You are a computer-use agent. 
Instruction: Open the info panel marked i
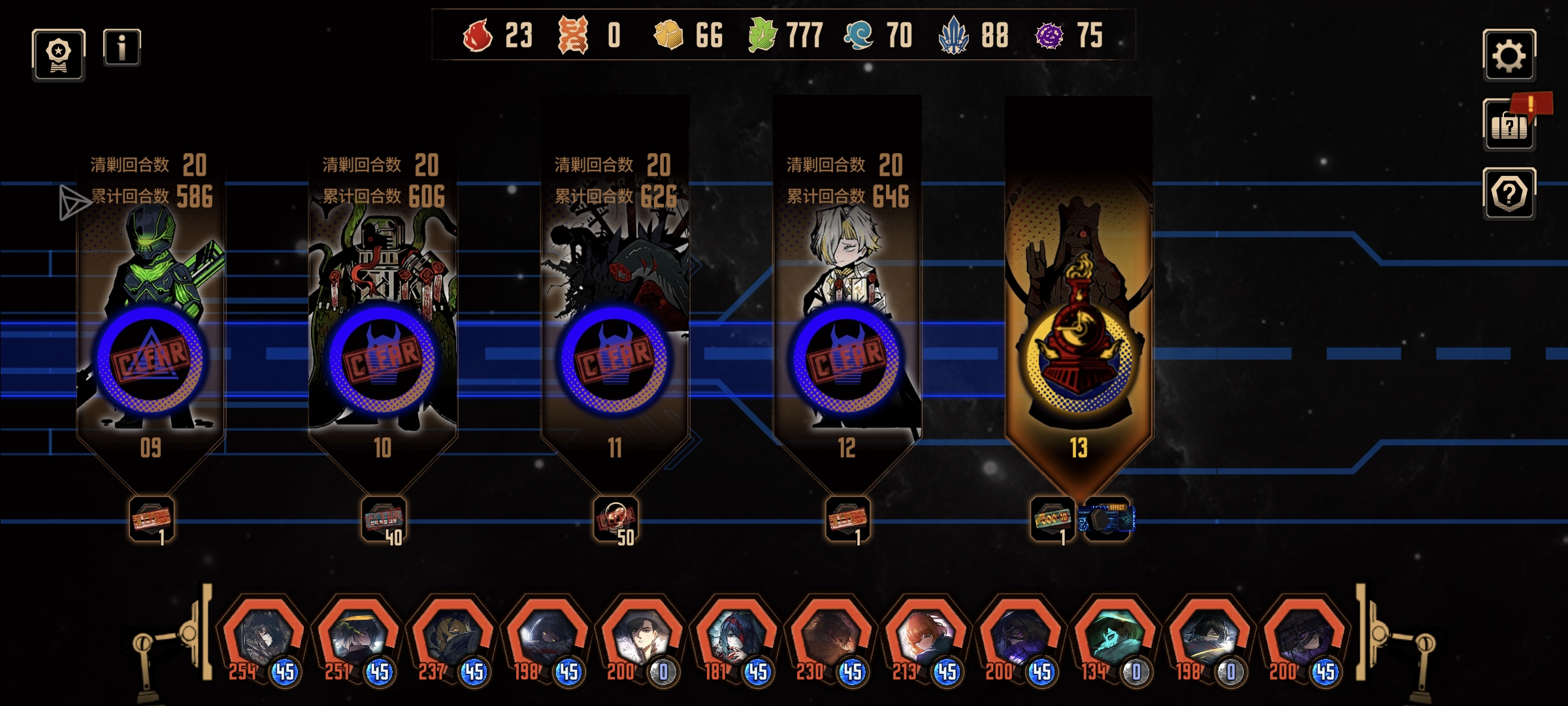pyautogui.click(x=122, y=48)
